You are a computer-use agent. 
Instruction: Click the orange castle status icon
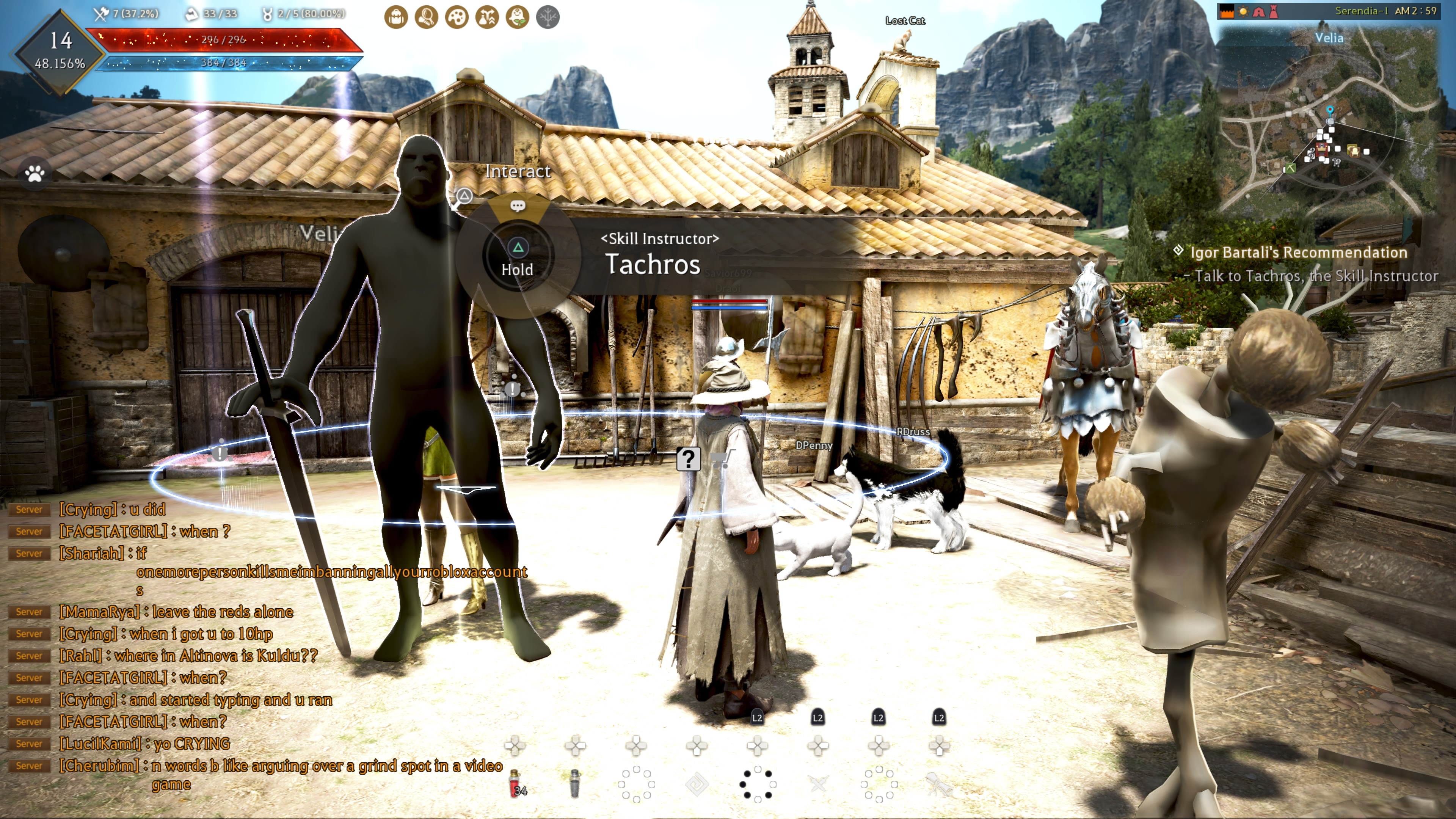1227,11
